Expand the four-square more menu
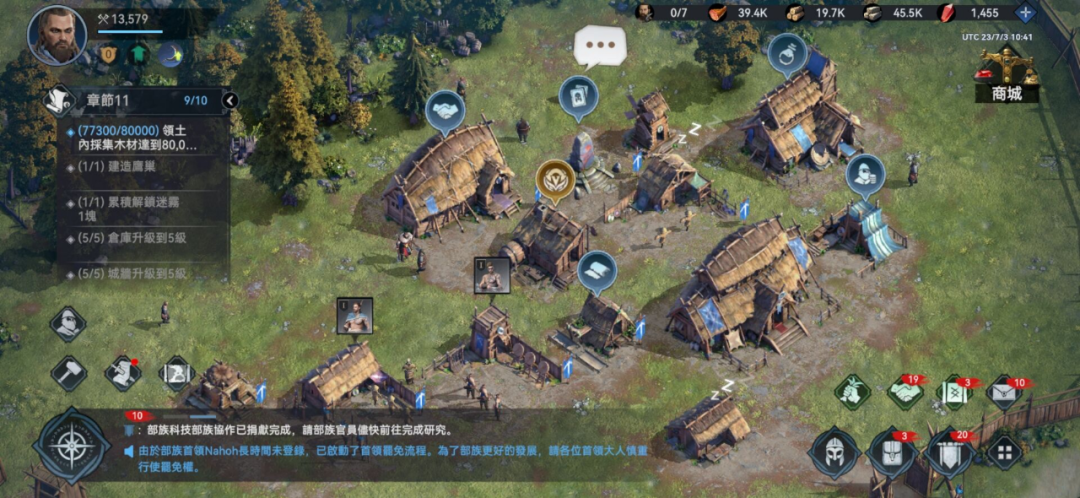This screenshot has height=498, width=1080. (x=1004, y=452)
